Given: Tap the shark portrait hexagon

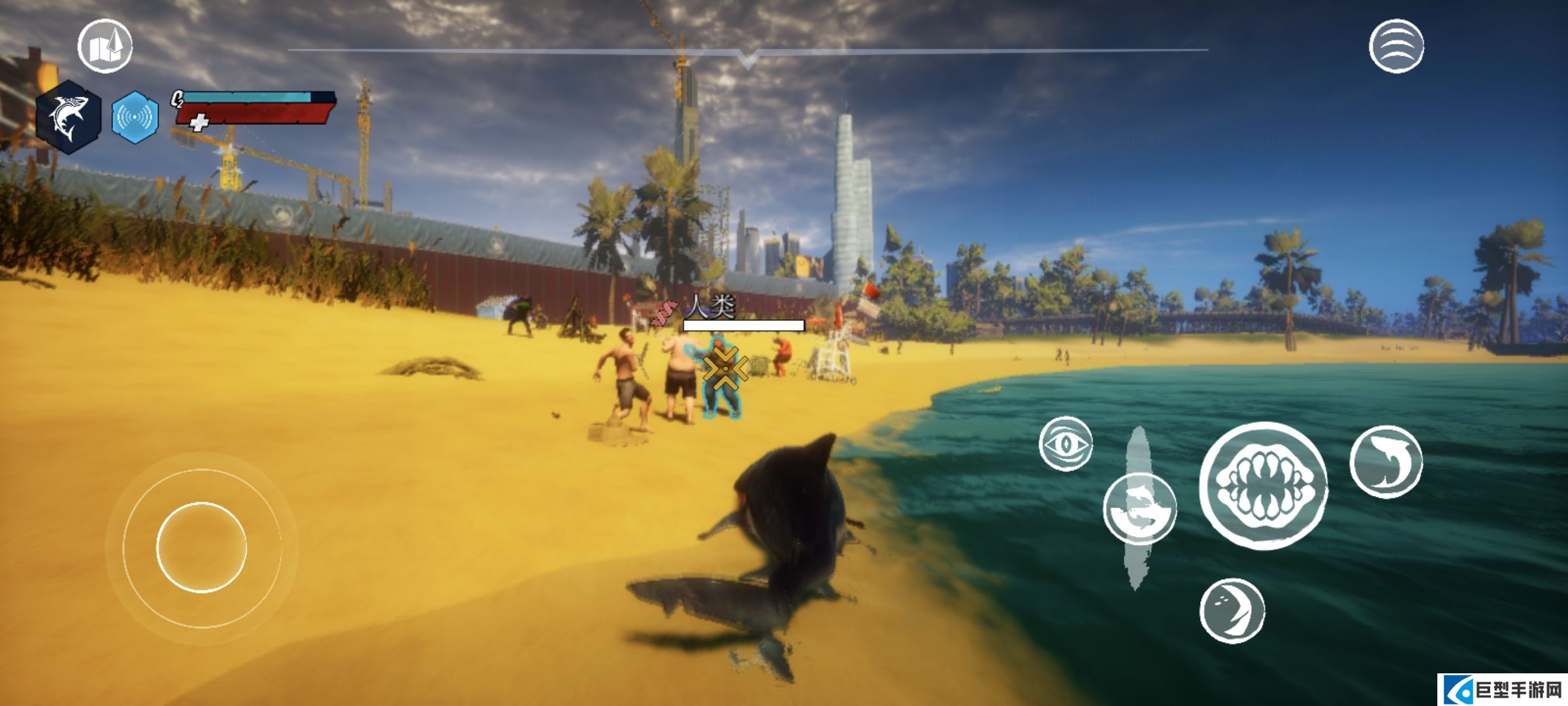Looking at the screenshot, I should click(69, 117).
